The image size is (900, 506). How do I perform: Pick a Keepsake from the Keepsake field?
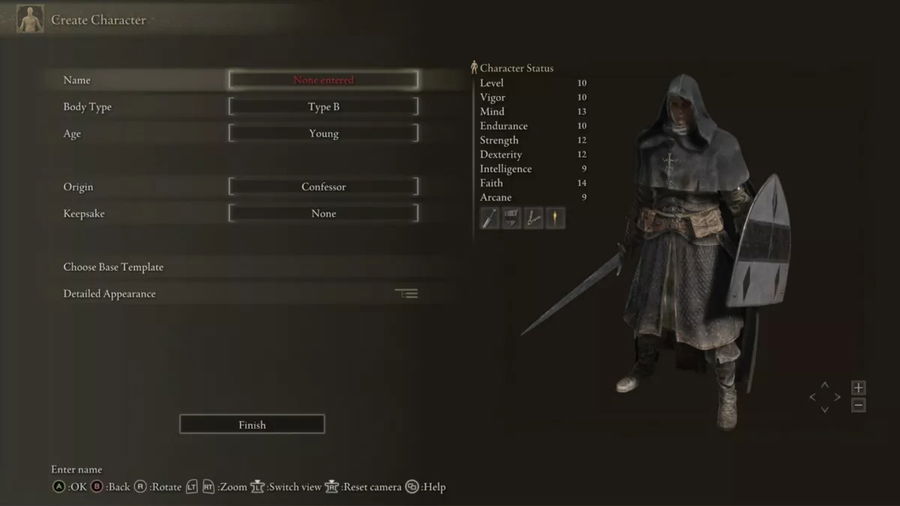[x=323, y=214]
